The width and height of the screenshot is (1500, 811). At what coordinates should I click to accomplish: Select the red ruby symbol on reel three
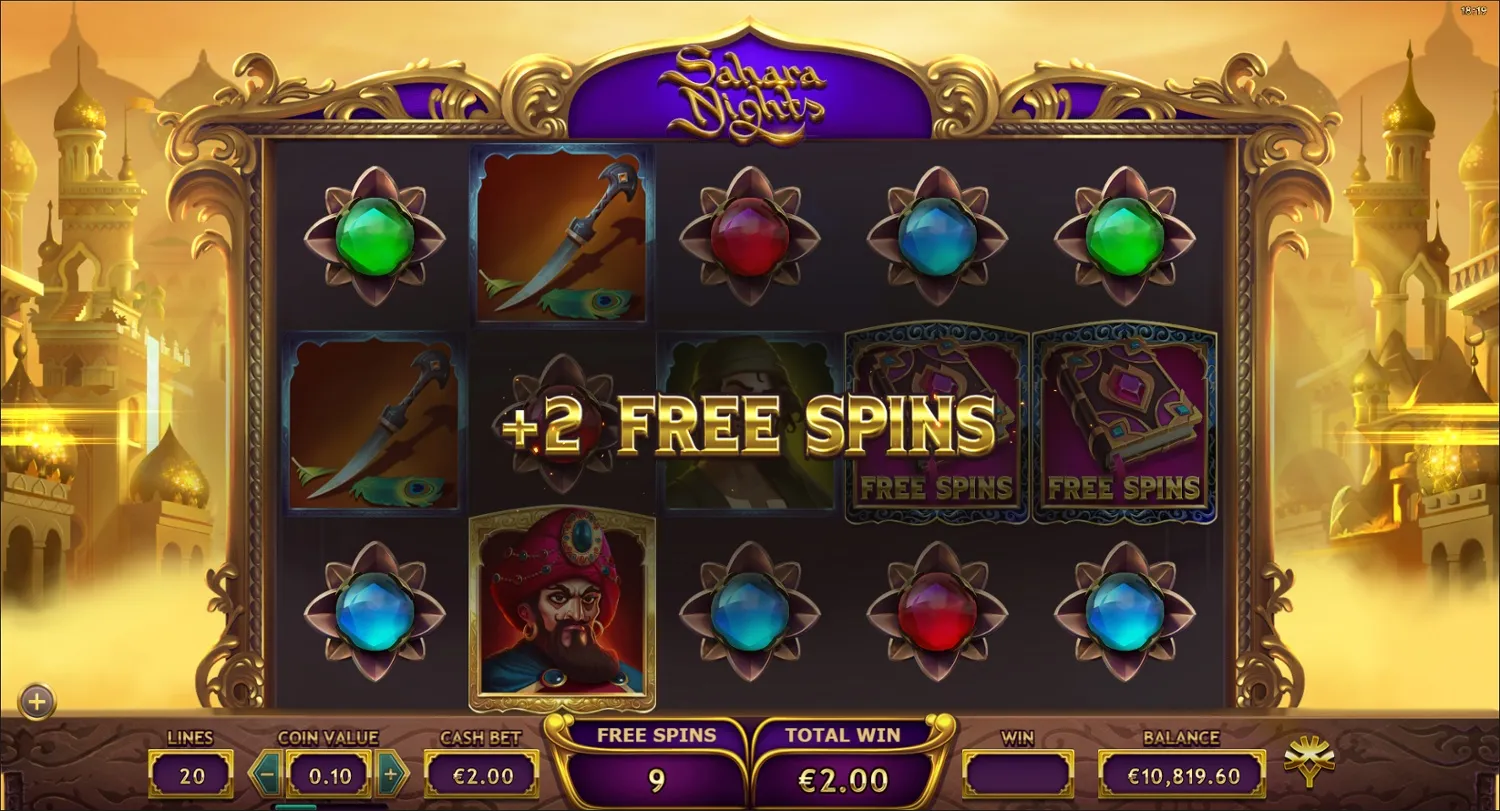tap(750, 235)
